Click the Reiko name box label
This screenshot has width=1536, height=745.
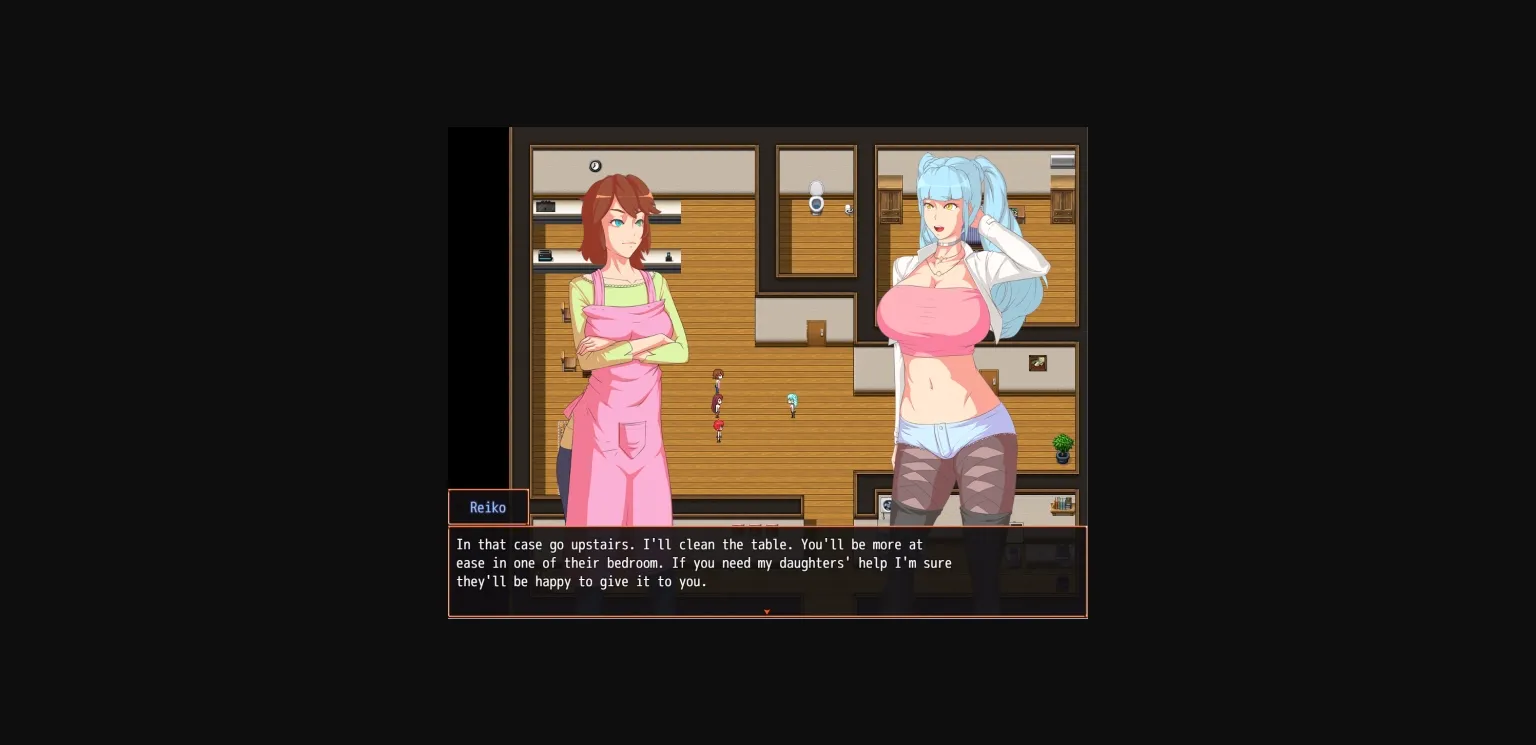tap(488, 507)
